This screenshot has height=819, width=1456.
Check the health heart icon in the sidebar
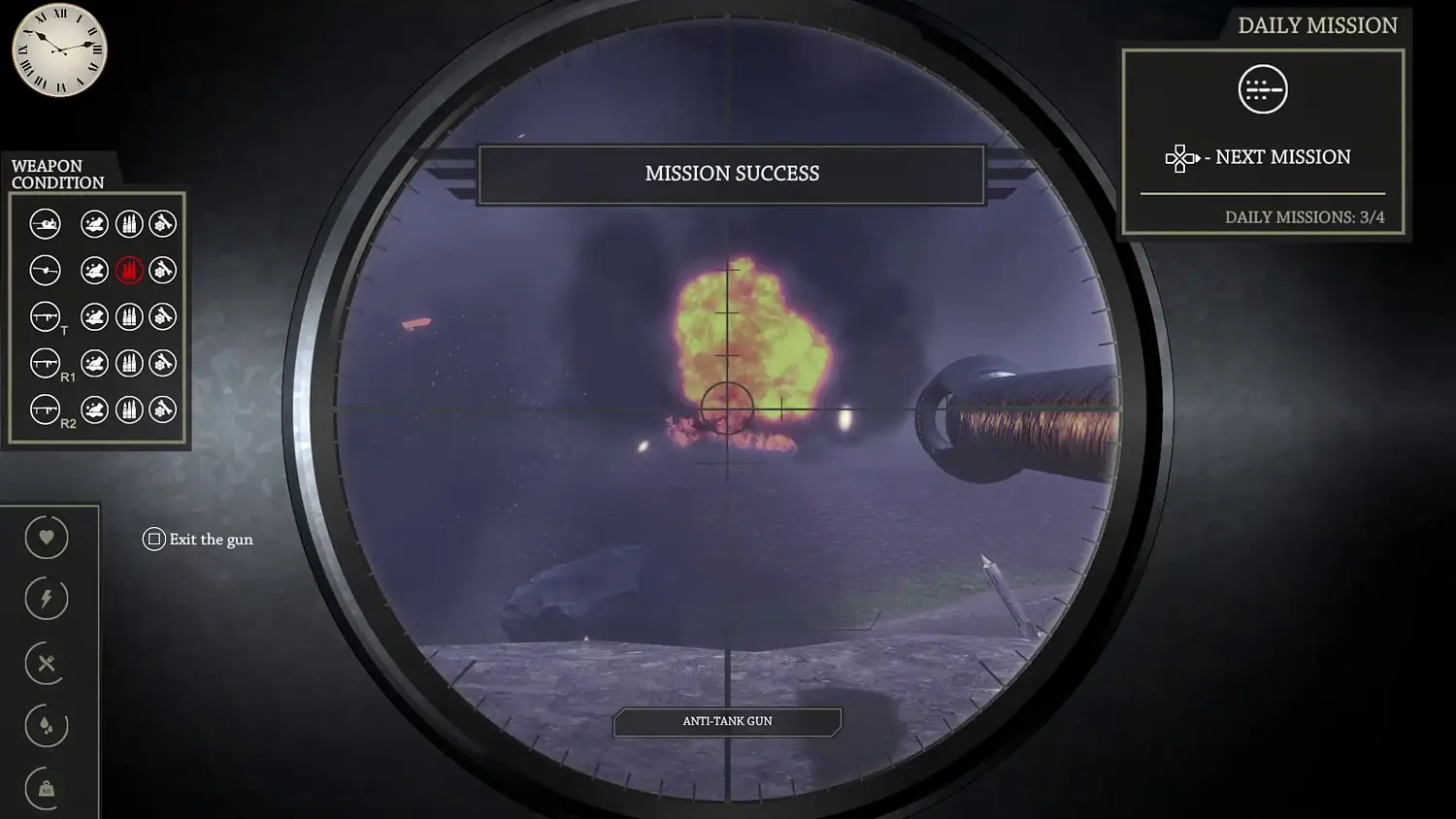[45, 538]
